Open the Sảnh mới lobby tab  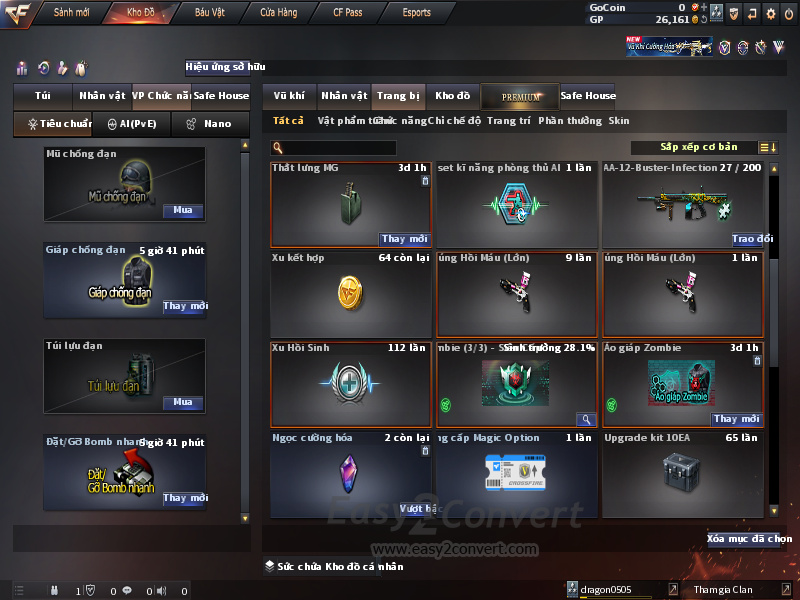coord(71,13)
